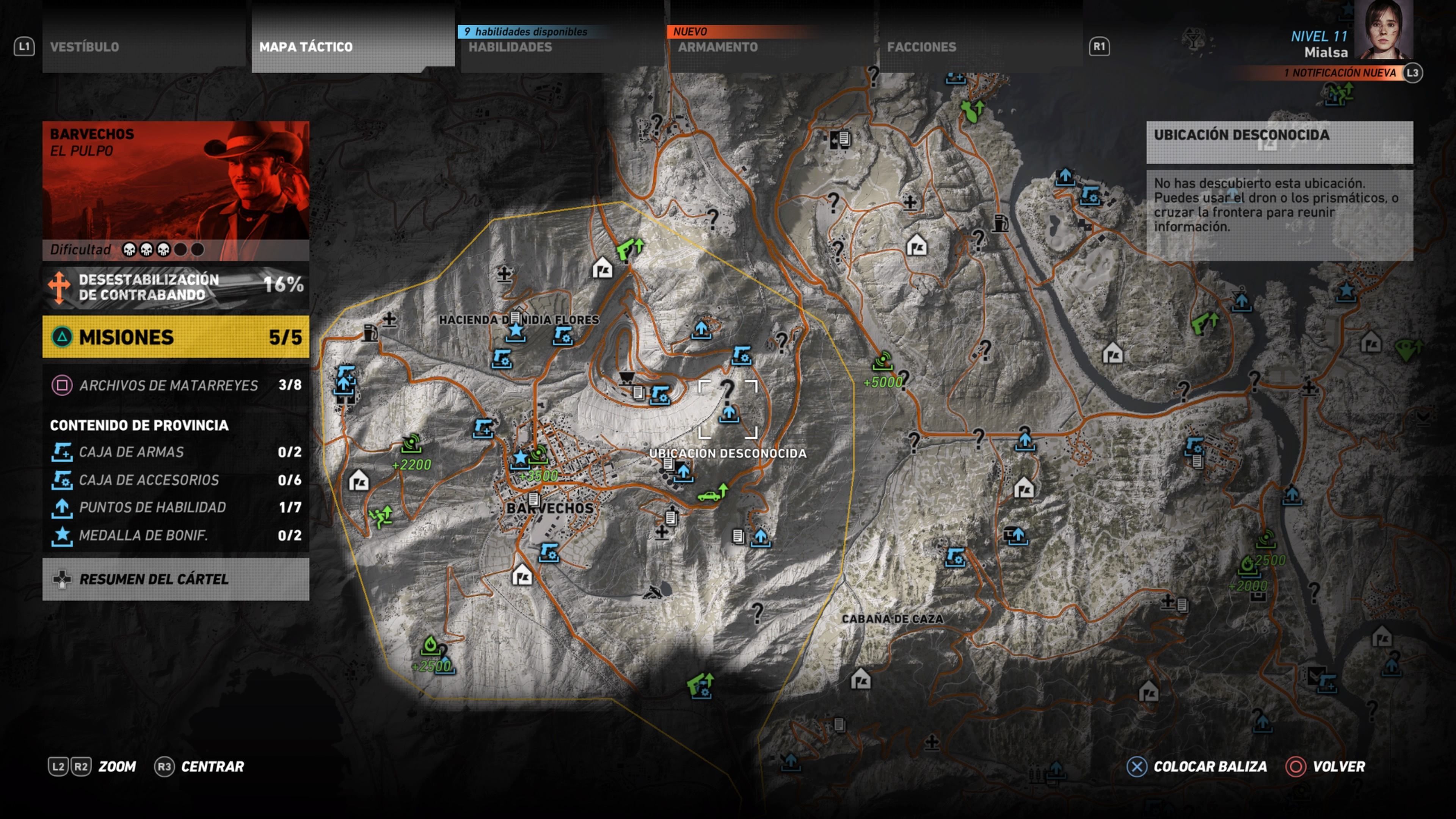The width and height of the screenshot is (1456, 819).
Task: Go to the Armamento tab
Action: coord(770,47)
